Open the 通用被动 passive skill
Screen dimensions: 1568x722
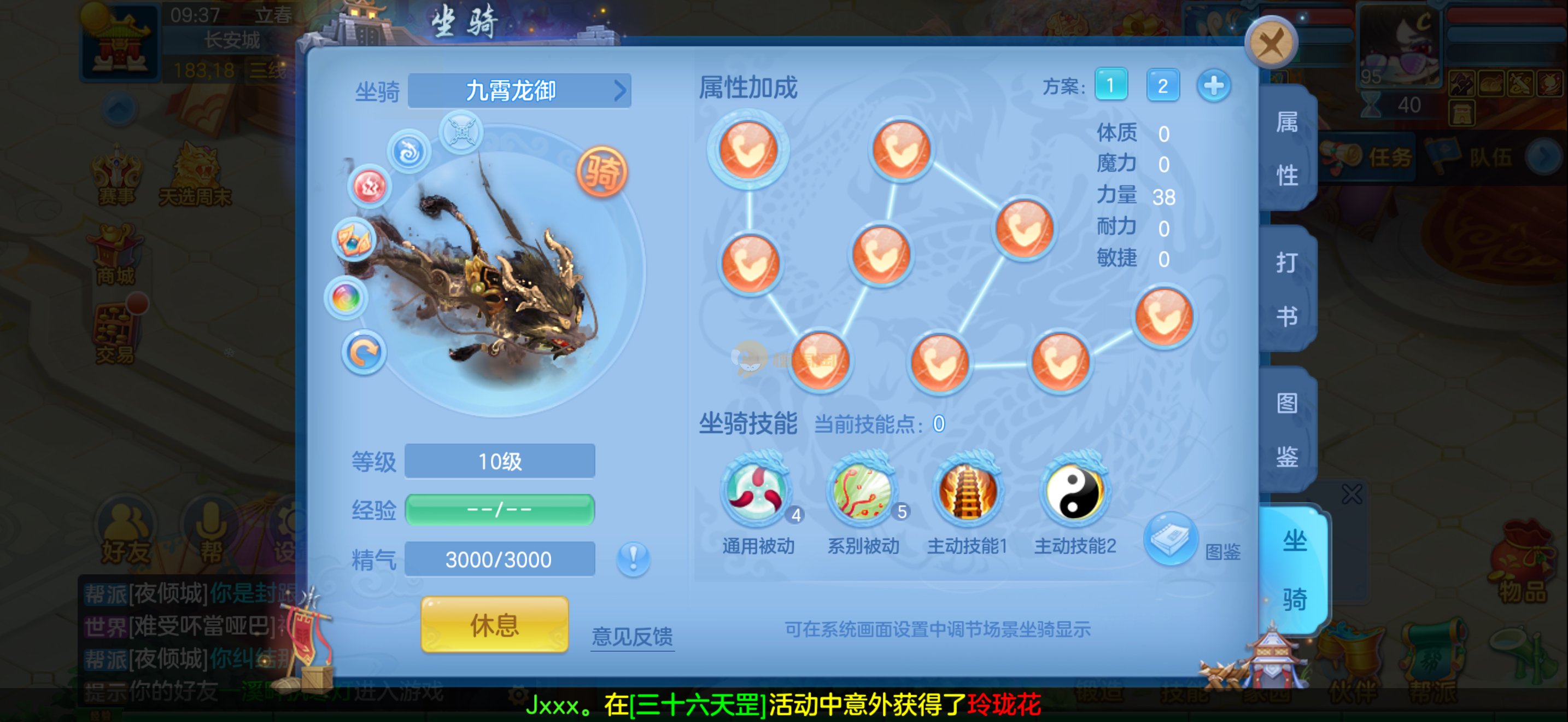(x=757, y=491)
